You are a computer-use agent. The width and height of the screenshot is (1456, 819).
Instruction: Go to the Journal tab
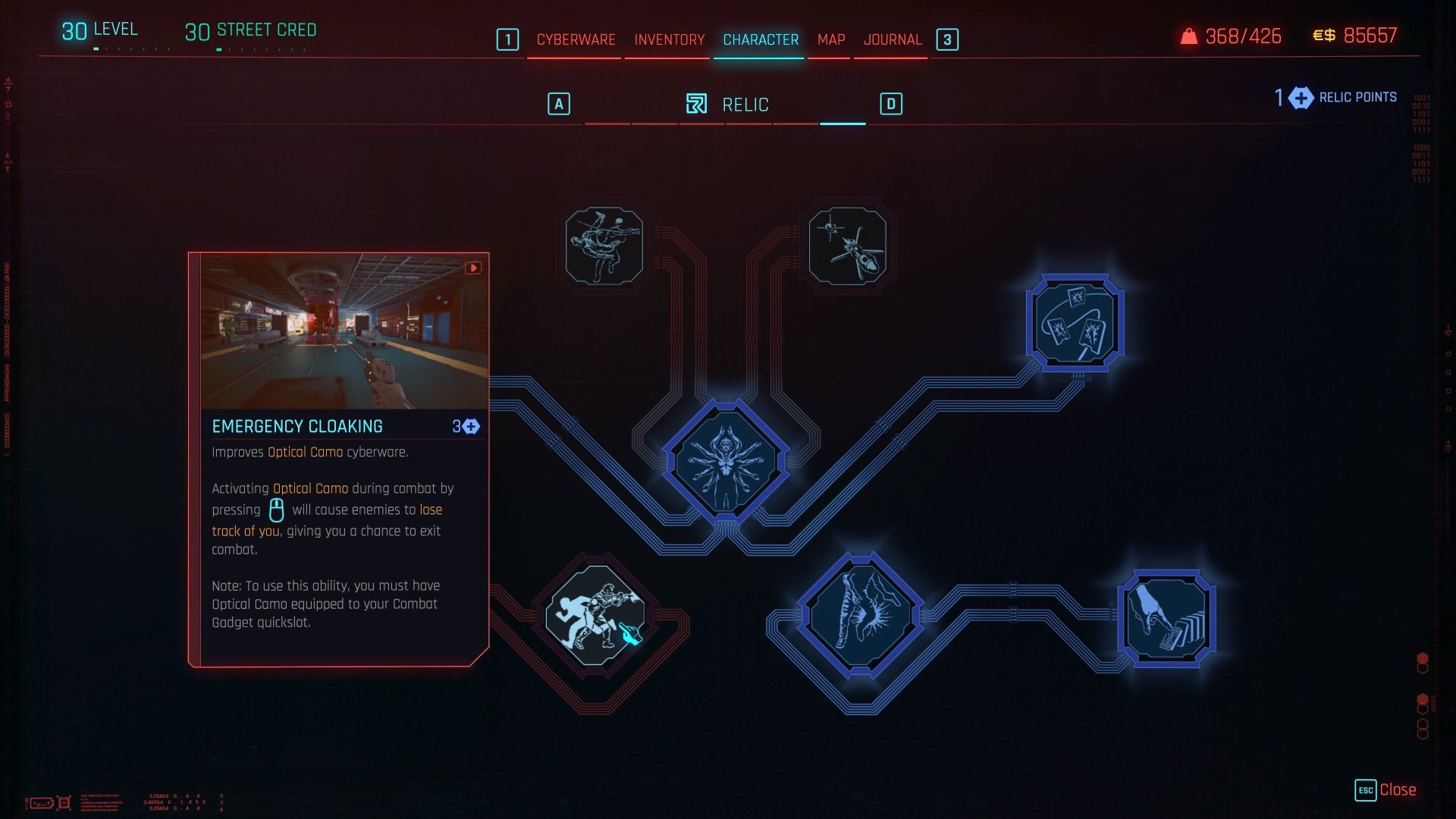(x=892, y=39)
